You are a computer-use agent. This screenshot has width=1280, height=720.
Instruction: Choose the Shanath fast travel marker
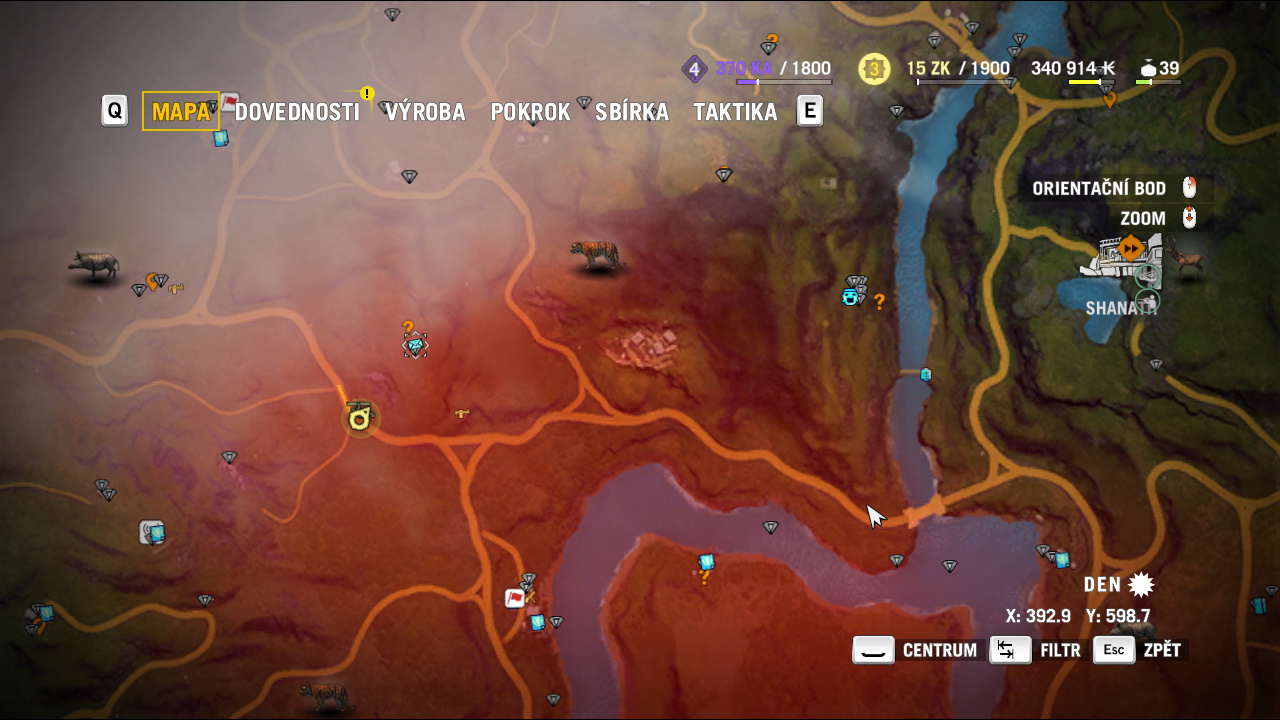click(x=1131, y=247)
